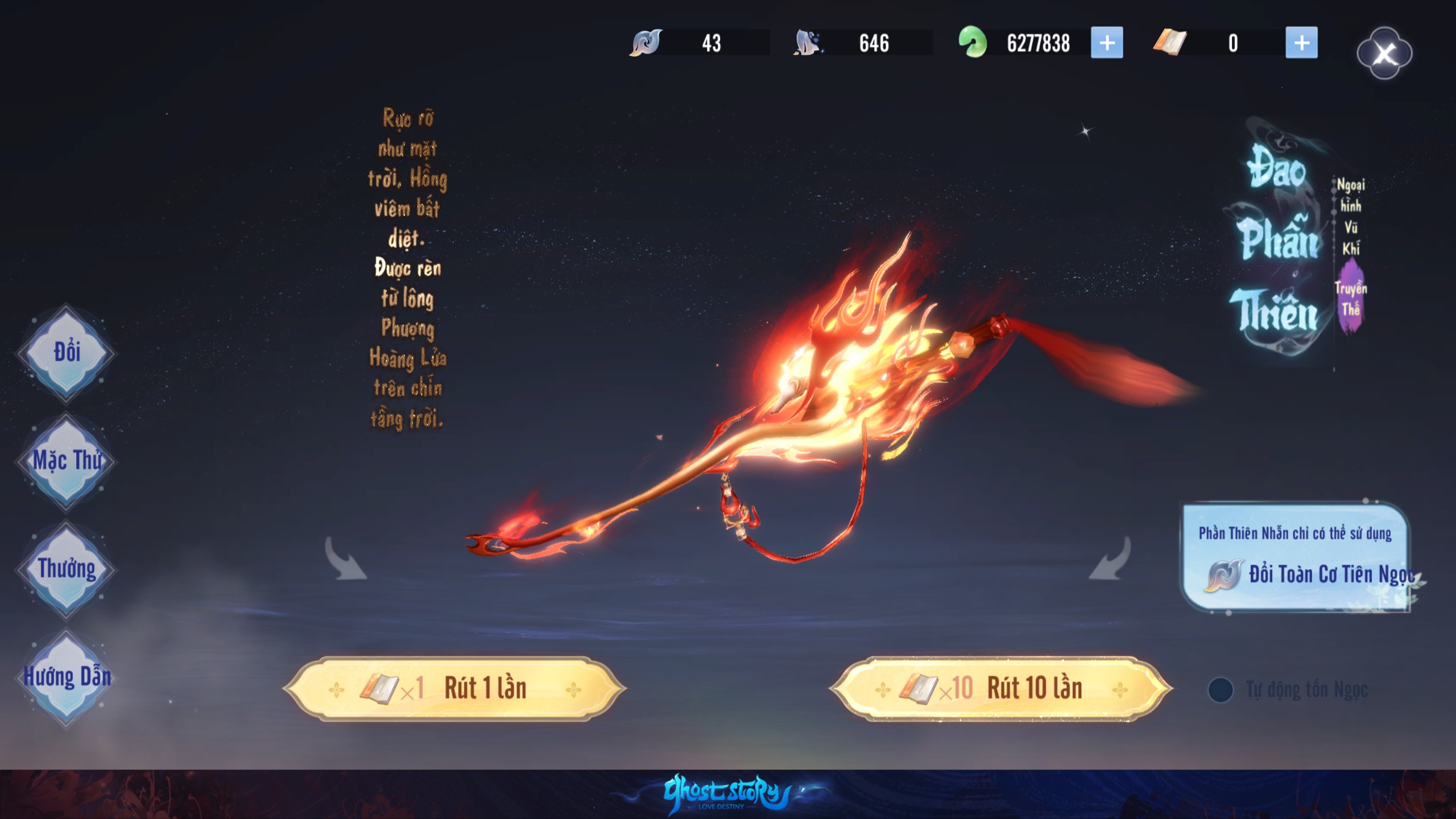
Task: Select the purple Truyền Thế rarity tag
Action: pyautogui.click(x=1351, y=299)
